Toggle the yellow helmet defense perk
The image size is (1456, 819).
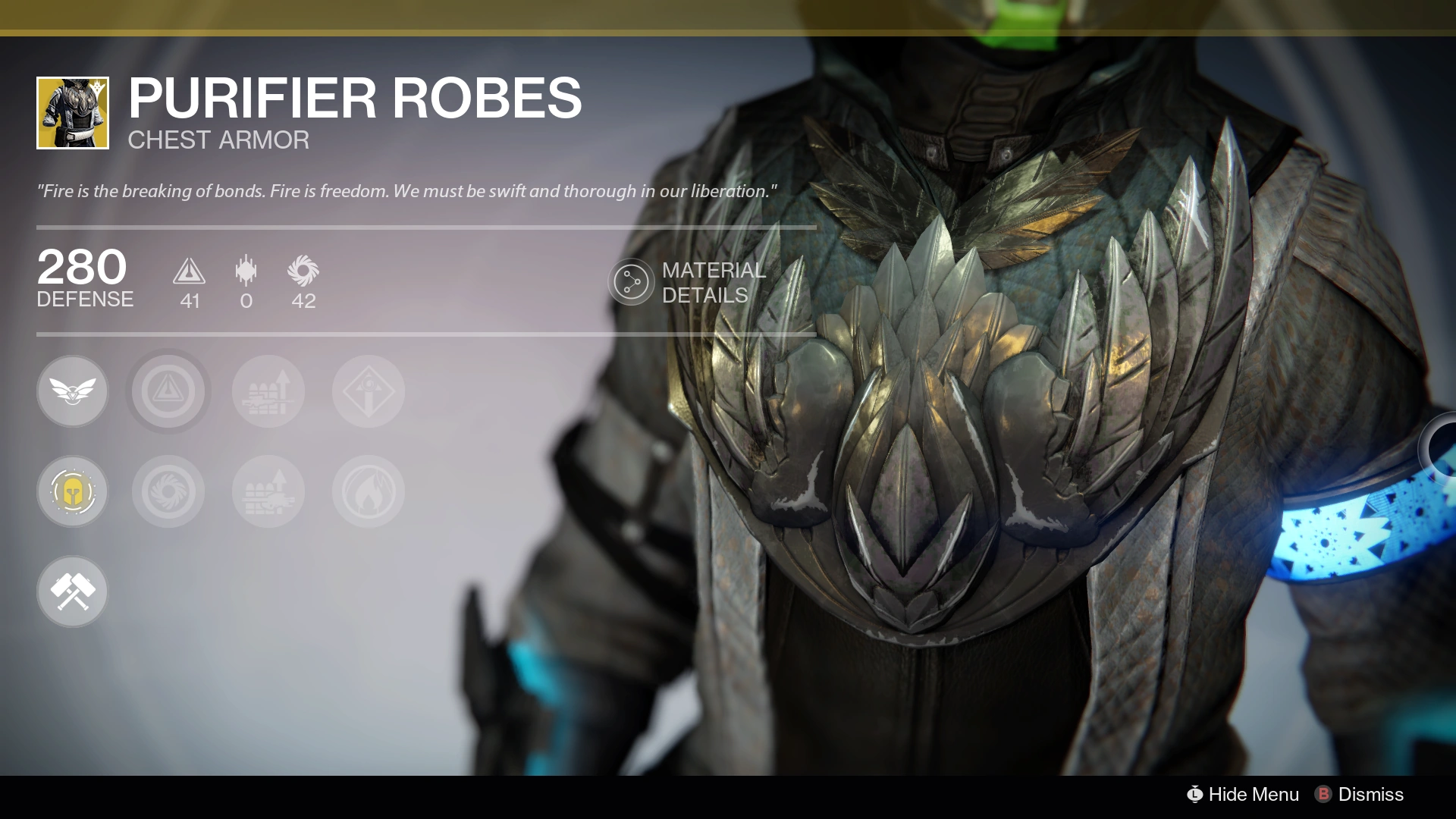coord(73,491)
